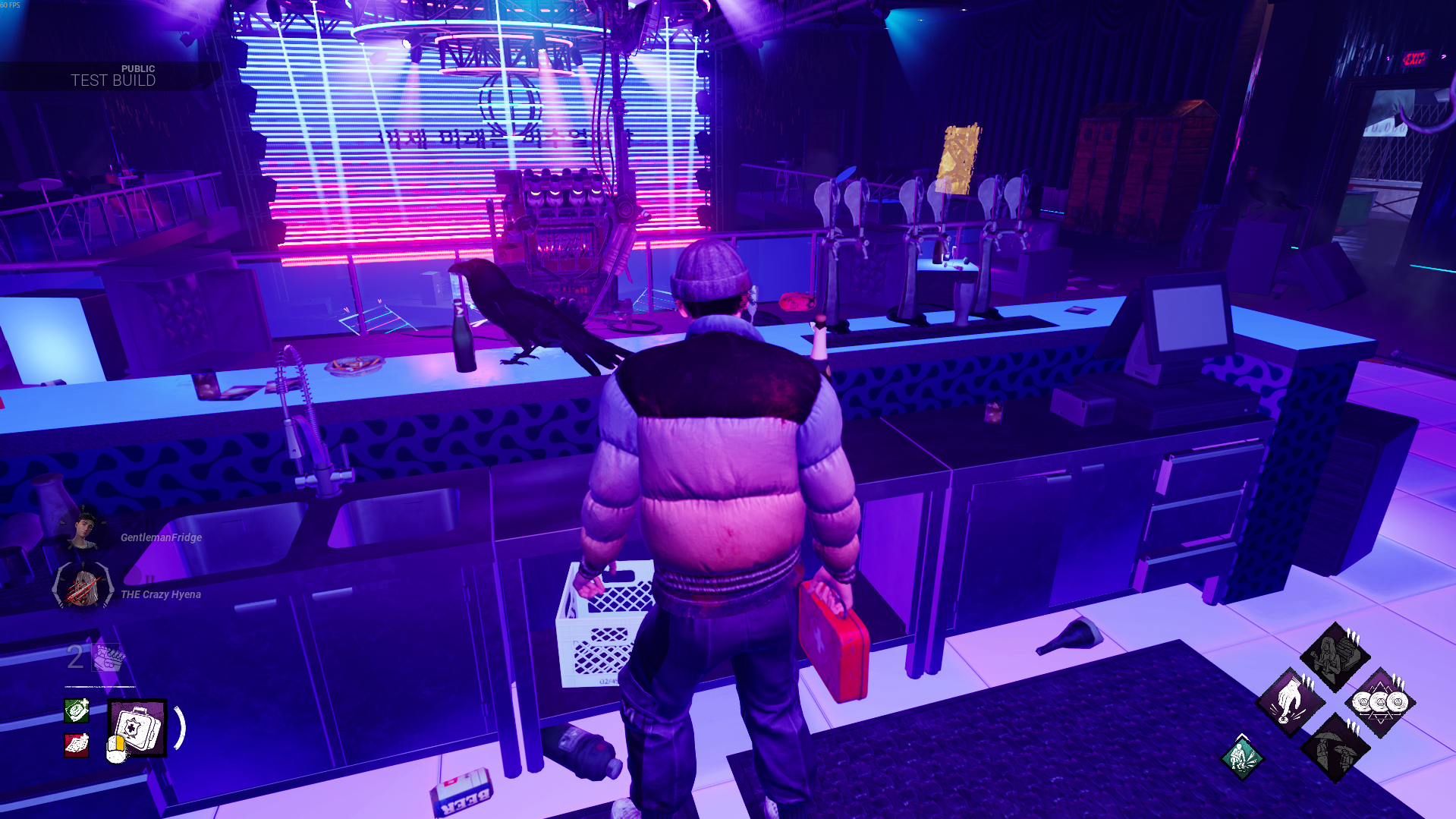Toggle the pause indicator next to GentlemanFridge
The height and width of the screenshot is (819, 1456).
pyautogui.click(x=149, y=523)
